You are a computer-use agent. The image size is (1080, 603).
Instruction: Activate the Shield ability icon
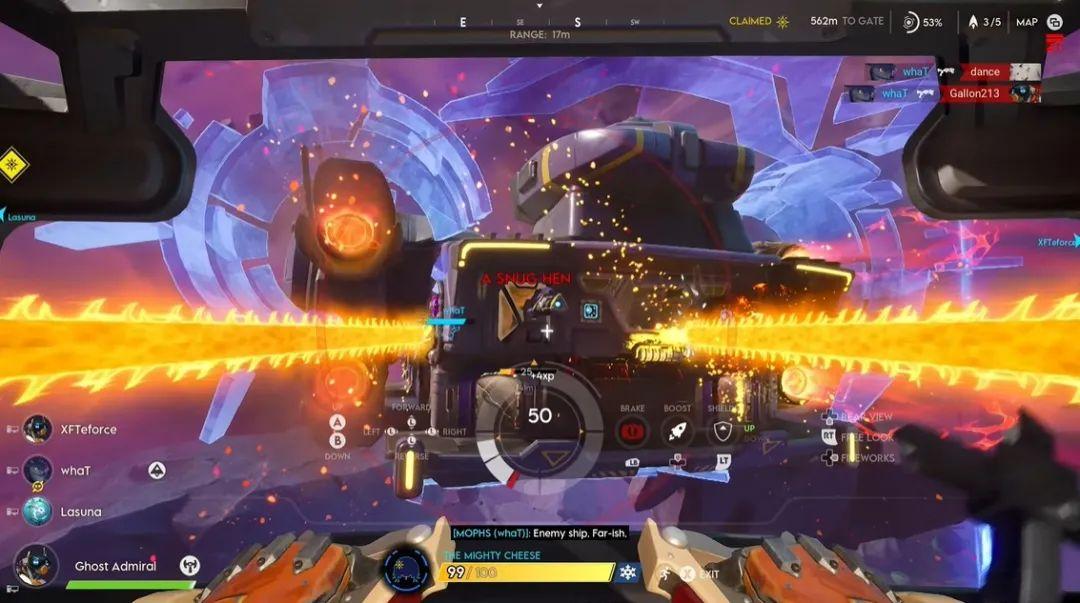click(723, 431)
